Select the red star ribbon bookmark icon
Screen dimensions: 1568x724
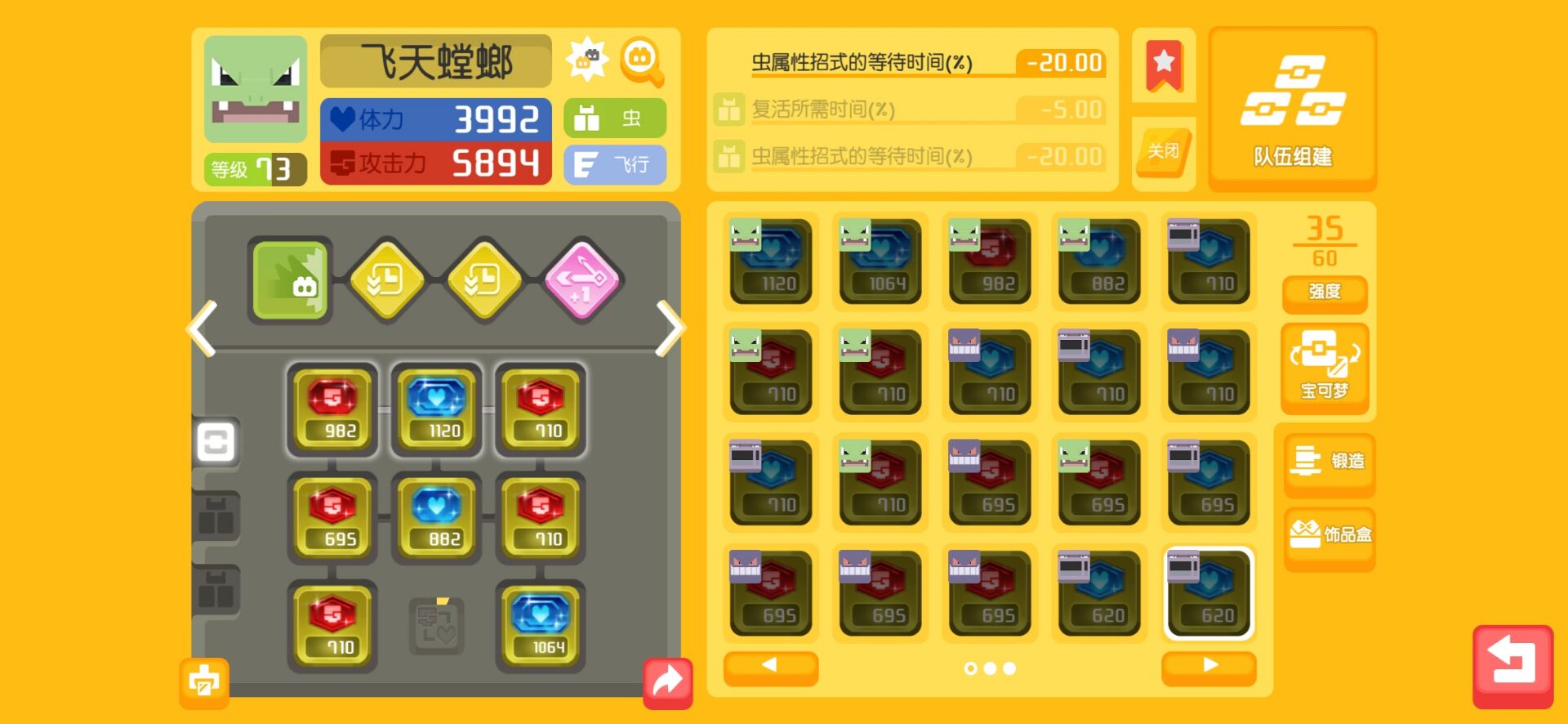pyautogui.click(x=1164, y=65)
